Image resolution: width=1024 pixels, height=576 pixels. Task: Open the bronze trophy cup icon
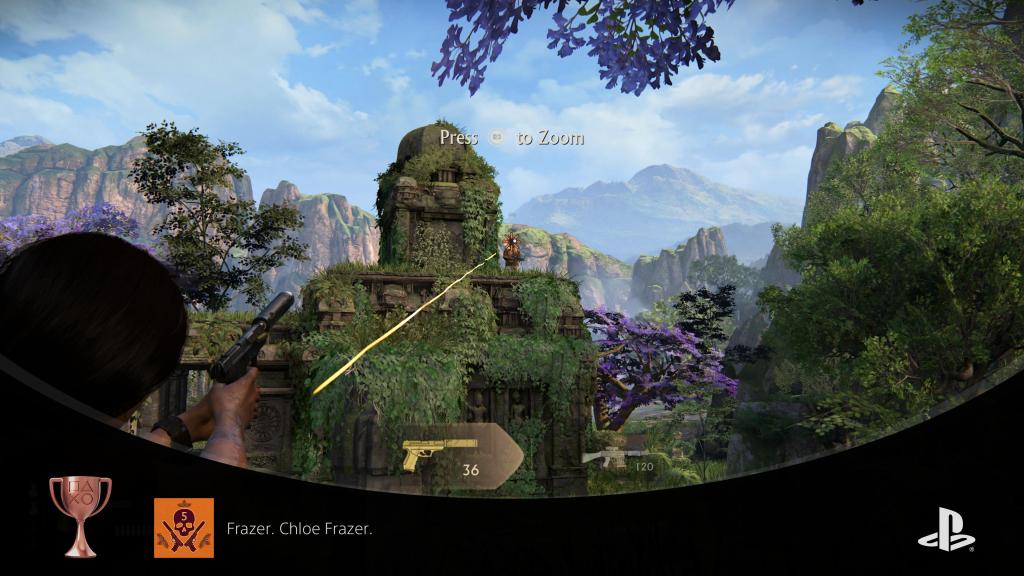click(x=80, y=515)
